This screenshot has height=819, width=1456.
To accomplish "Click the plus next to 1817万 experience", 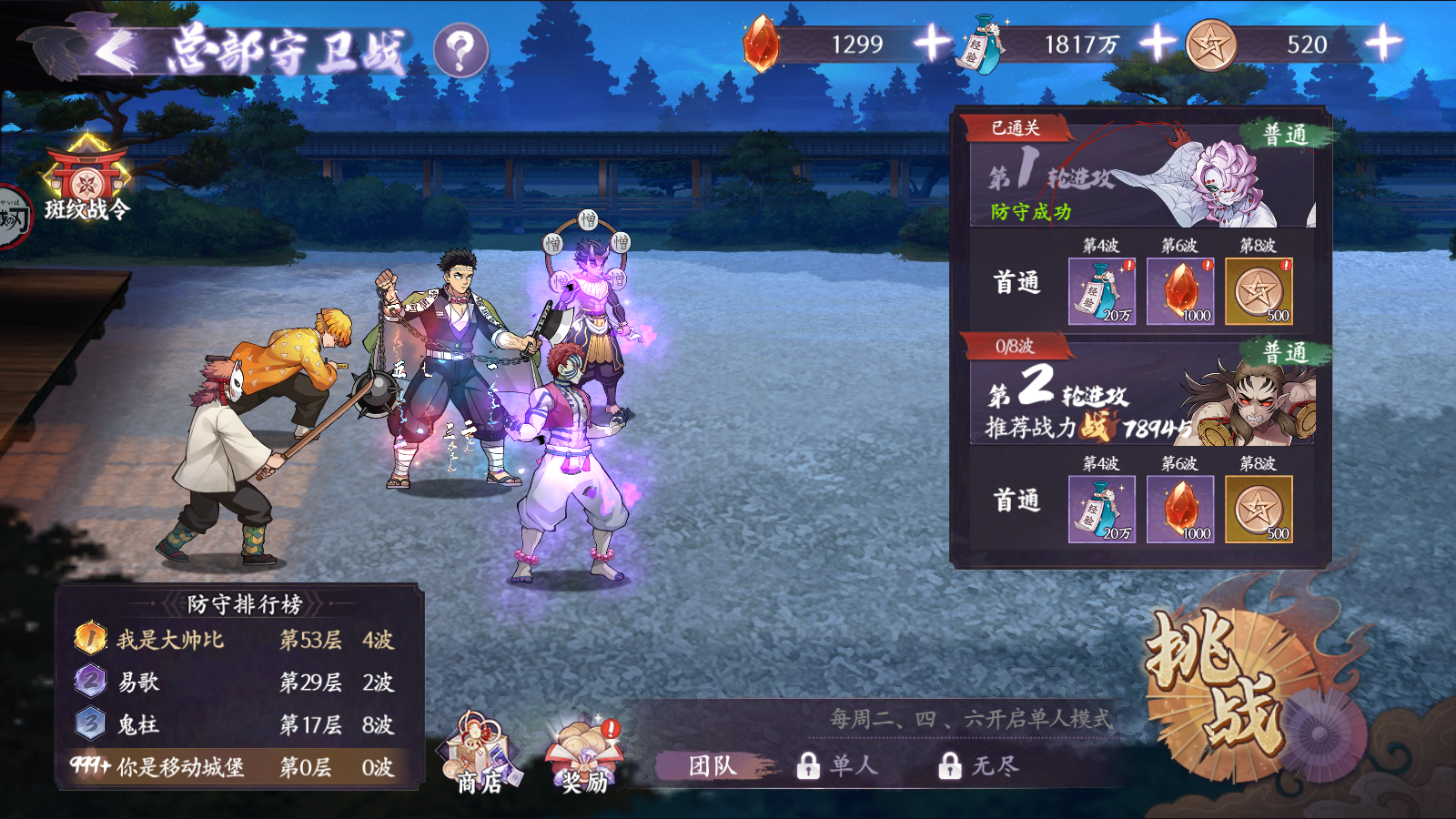I will (x=1158, y=42).
